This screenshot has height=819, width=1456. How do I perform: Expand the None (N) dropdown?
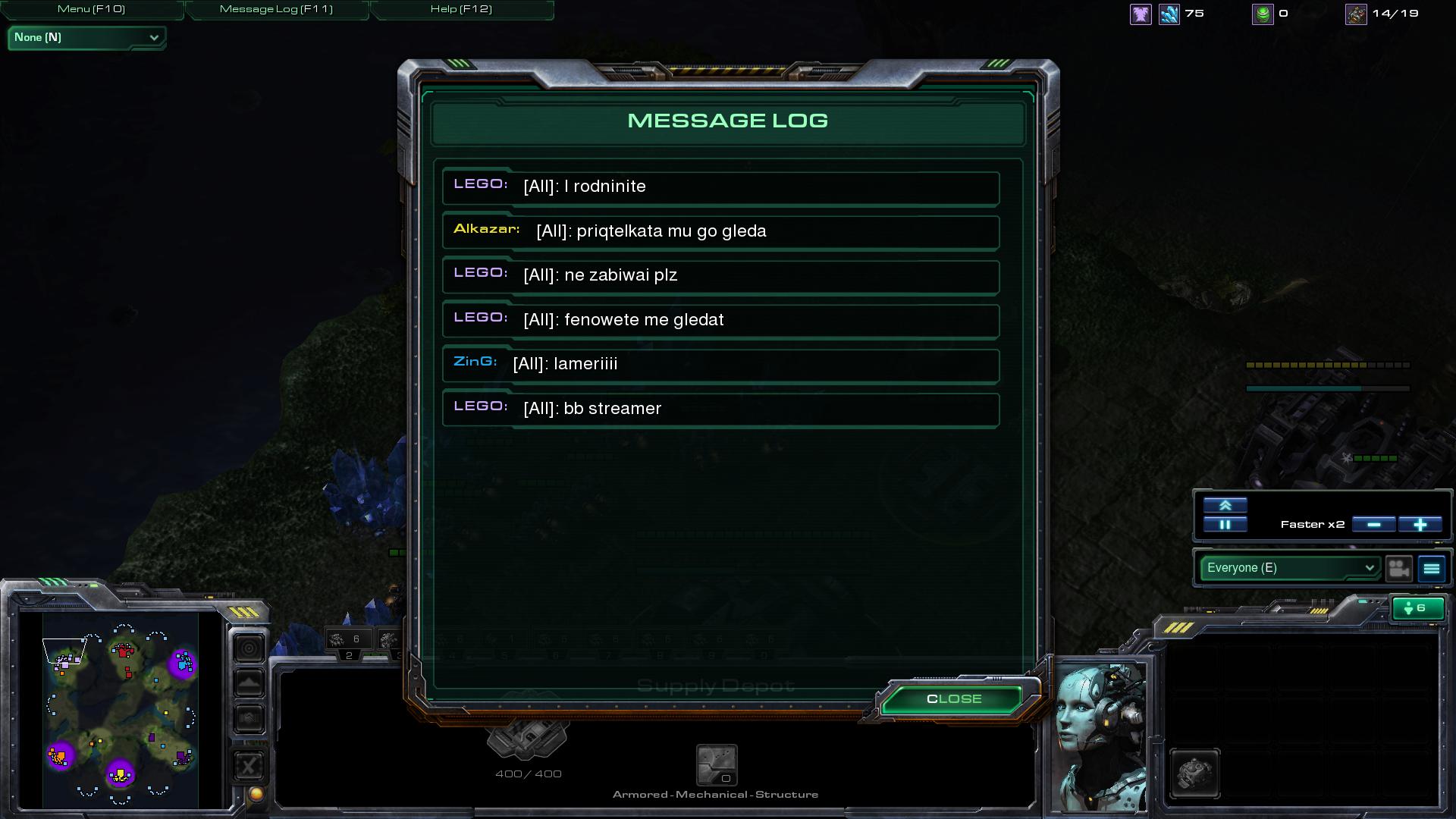point(86,37)
